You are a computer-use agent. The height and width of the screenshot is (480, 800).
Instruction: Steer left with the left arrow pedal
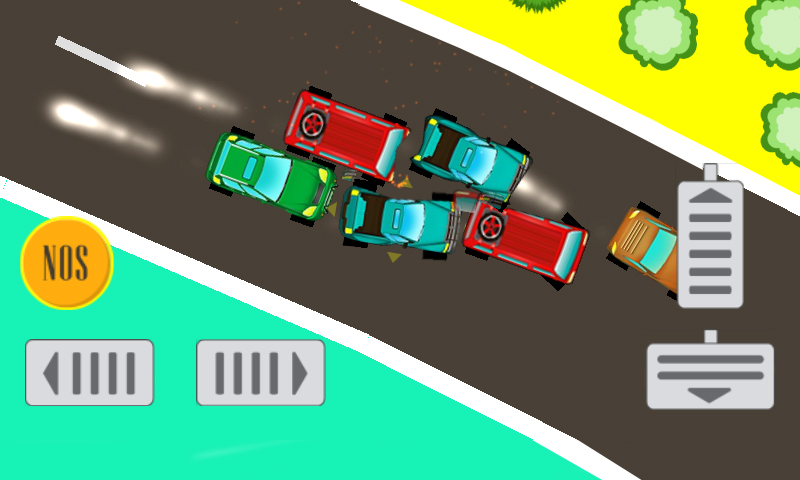[x=89, y=373]
